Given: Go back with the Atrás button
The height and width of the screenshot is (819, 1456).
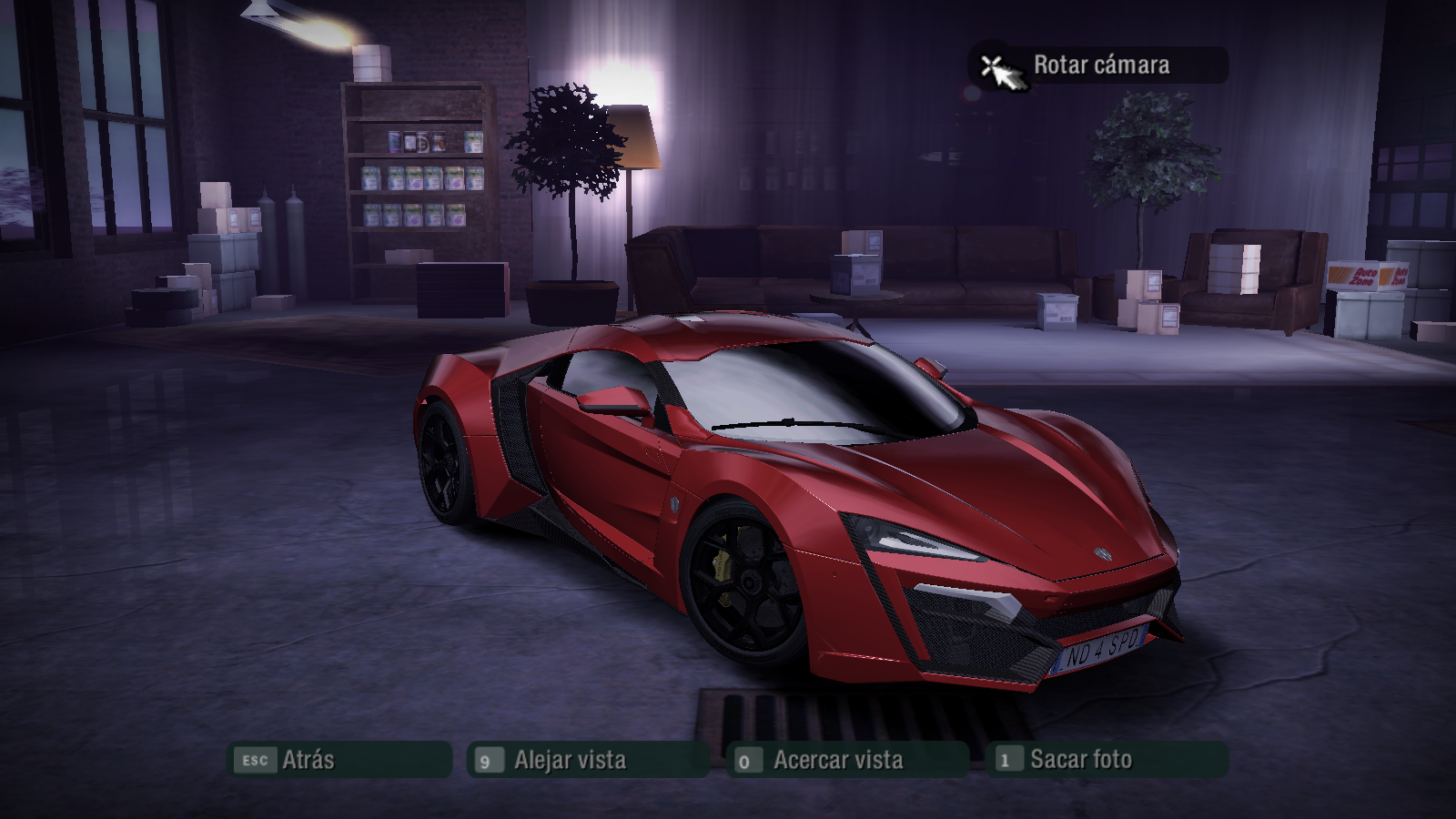Looking at the screenshot, I should (339, 760).
